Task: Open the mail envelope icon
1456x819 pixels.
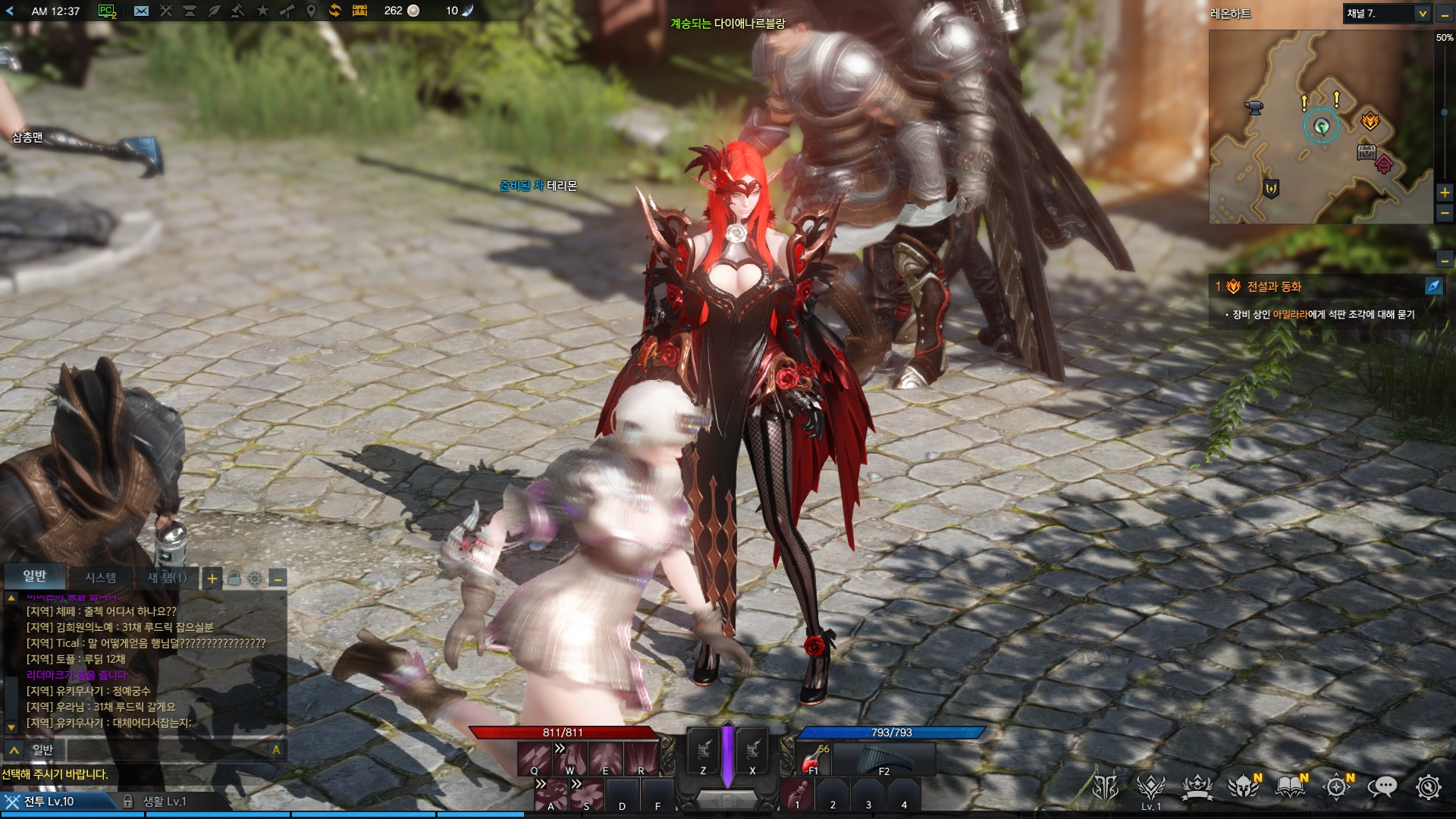Action: 141,11
